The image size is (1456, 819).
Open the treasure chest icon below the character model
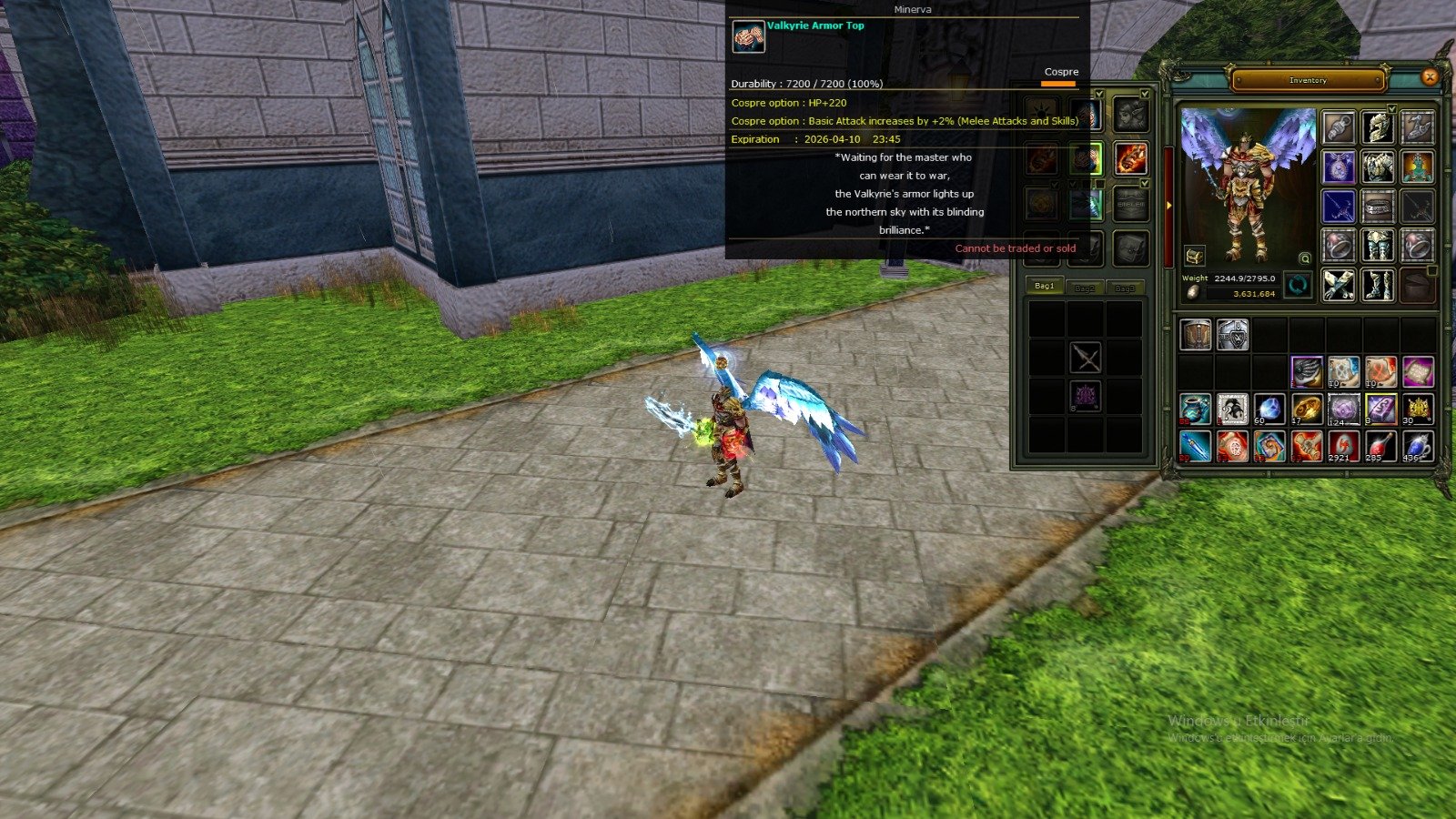point(1194,256)
